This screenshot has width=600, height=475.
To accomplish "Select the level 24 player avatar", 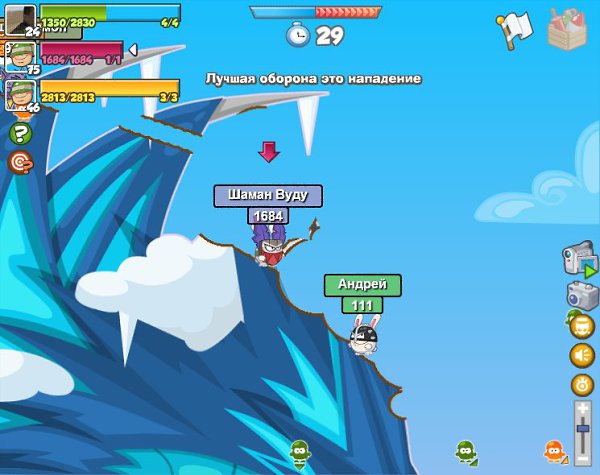I will click(x=20, y=19).
